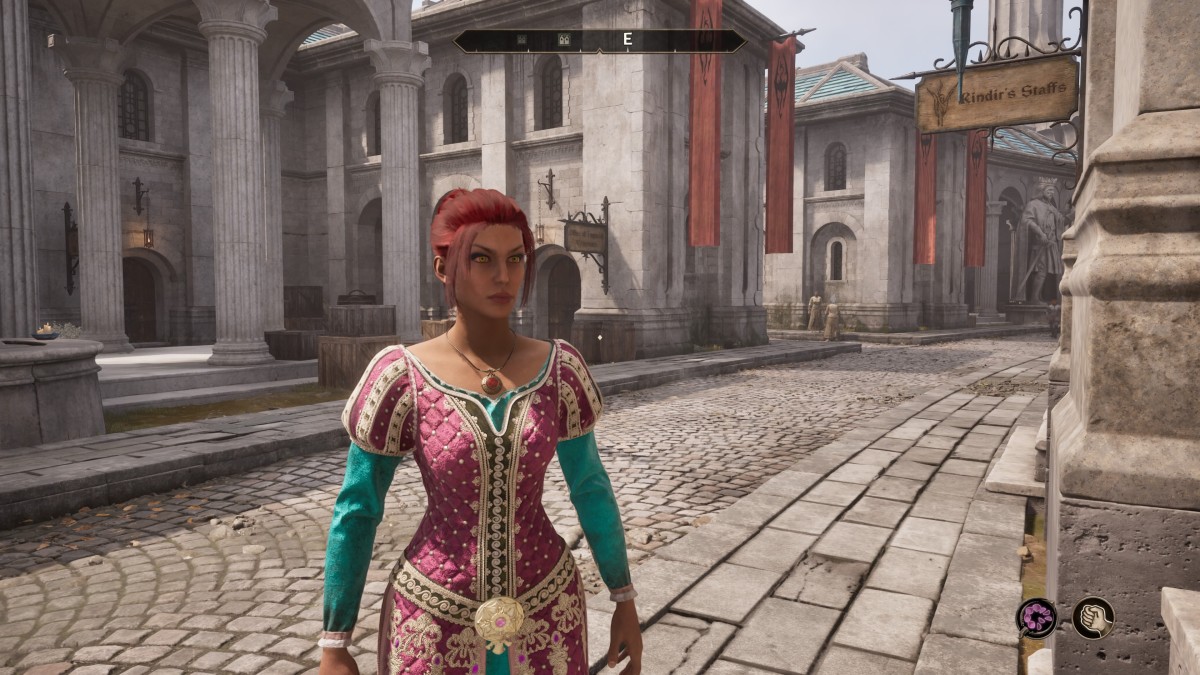Click the brighter gate marker on compass
This screenshot has width=1200, height=675.
tap(562, 41)
